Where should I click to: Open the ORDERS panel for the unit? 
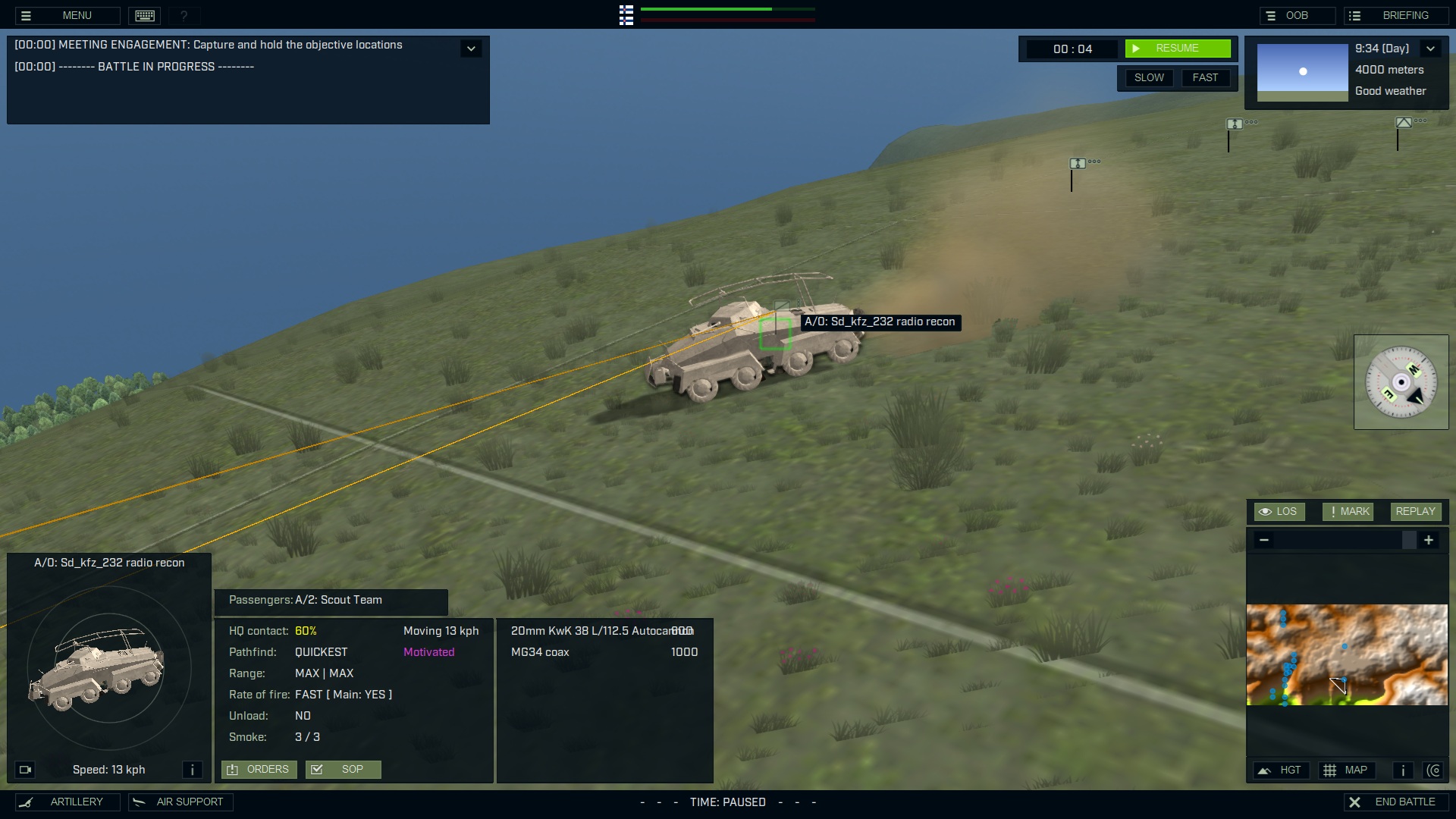[259, 770]
